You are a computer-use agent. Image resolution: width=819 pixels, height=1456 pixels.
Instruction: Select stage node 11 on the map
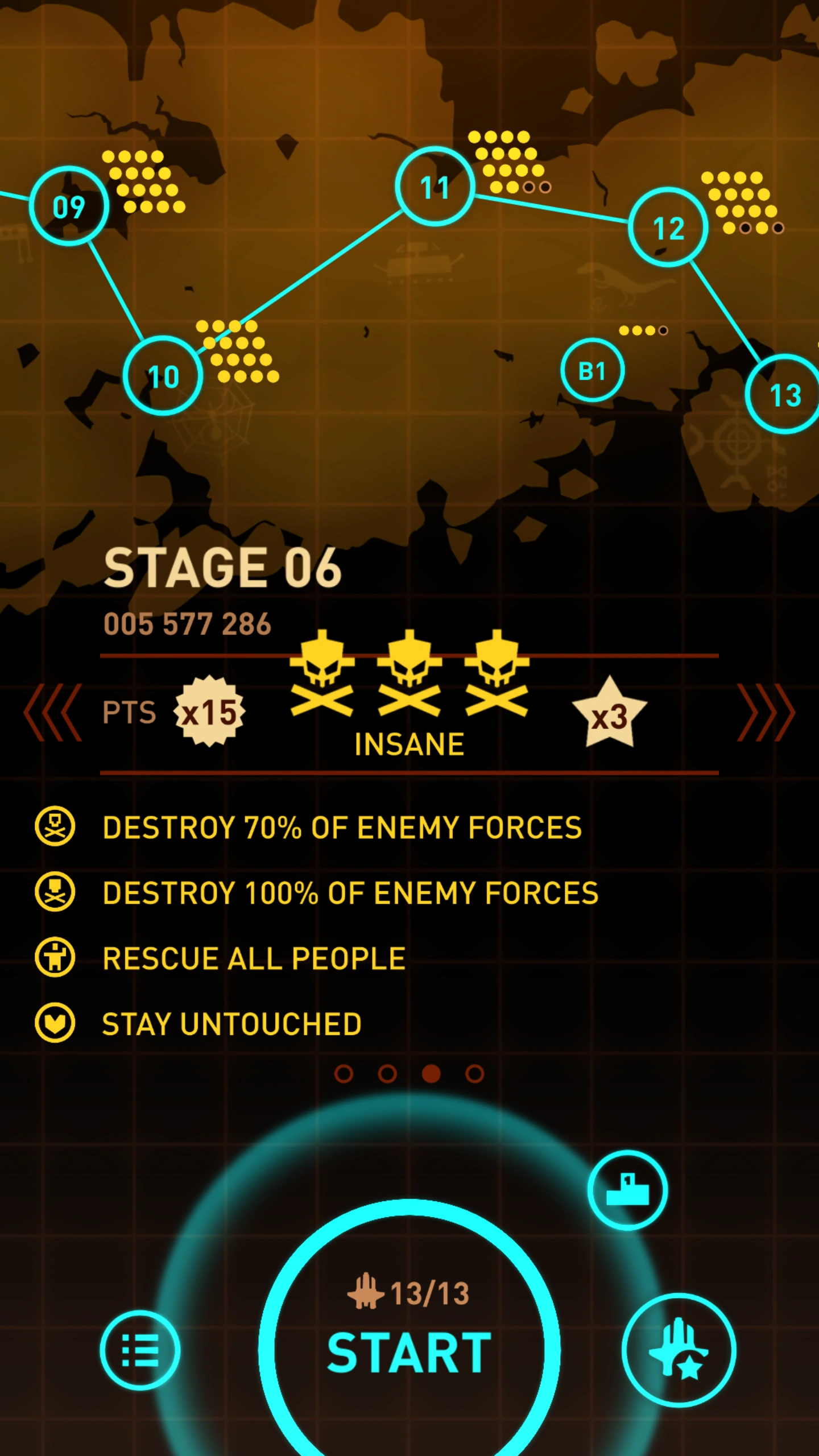point(436,186)
